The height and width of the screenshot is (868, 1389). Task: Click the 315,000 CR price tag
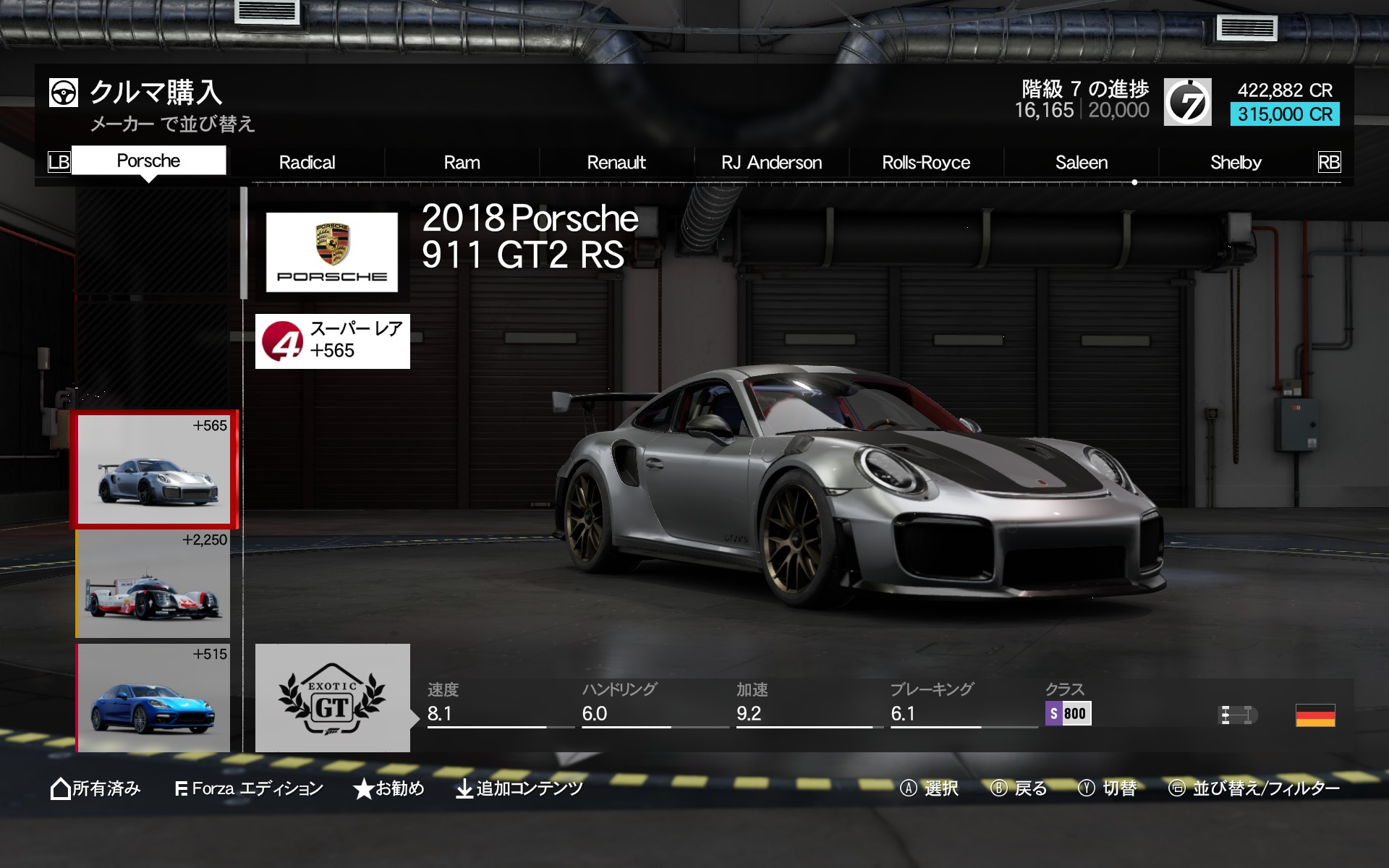(x=1284, y=114)
